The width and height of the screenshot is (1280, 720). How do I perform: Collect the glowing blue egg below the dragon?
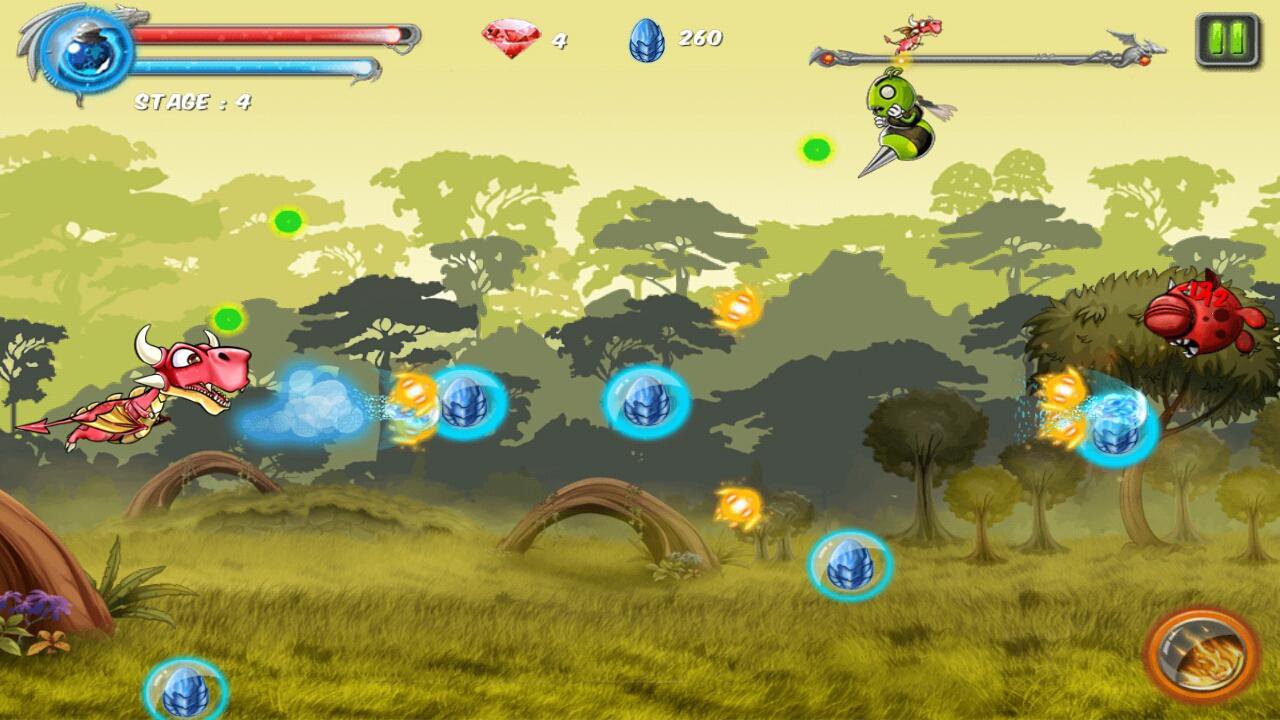pyautogui.click(x=185, y=690)
